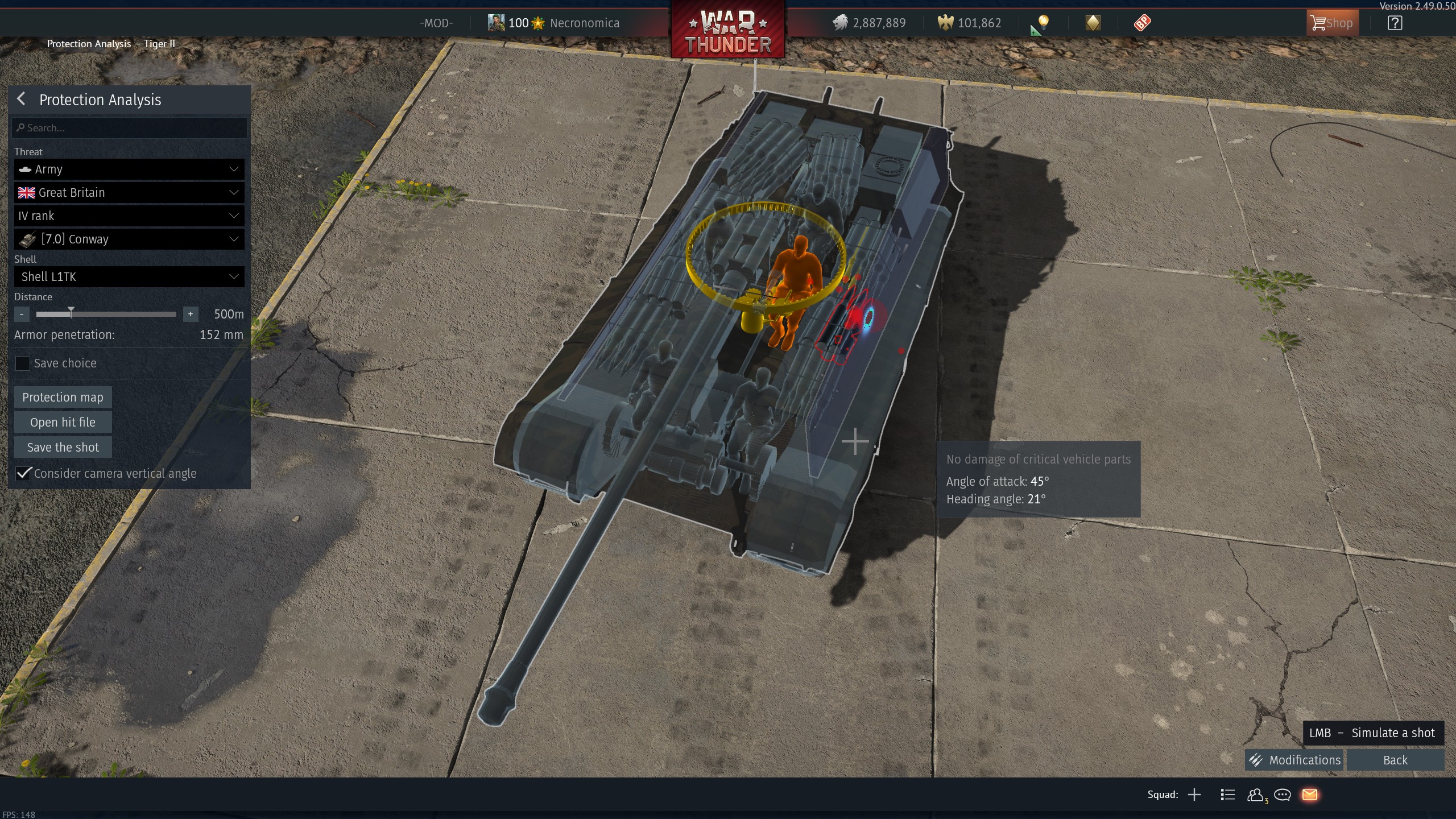Screen dimensions: 1456x819
Task: Open the Shop
Action: coord(1332,23)
